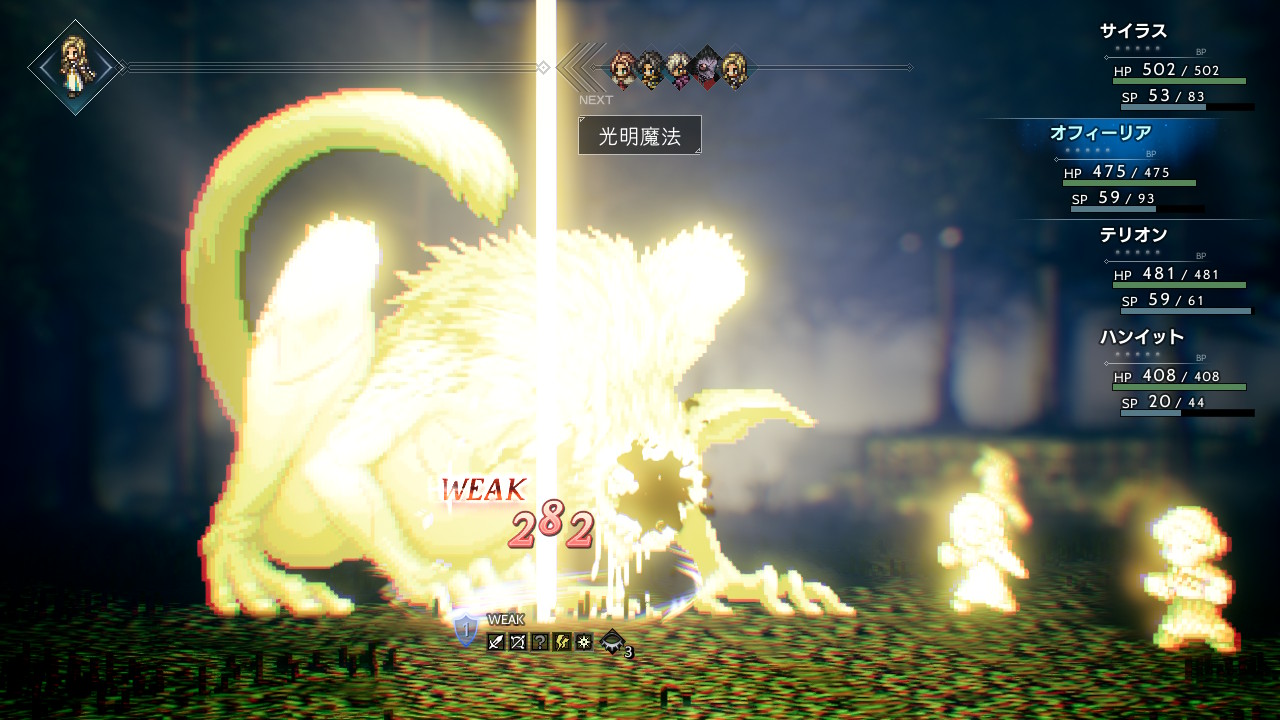Screen dimensions: 1280x720
Task: Select the white-haired Therion portrait in turn order
Action: [680, 68]
